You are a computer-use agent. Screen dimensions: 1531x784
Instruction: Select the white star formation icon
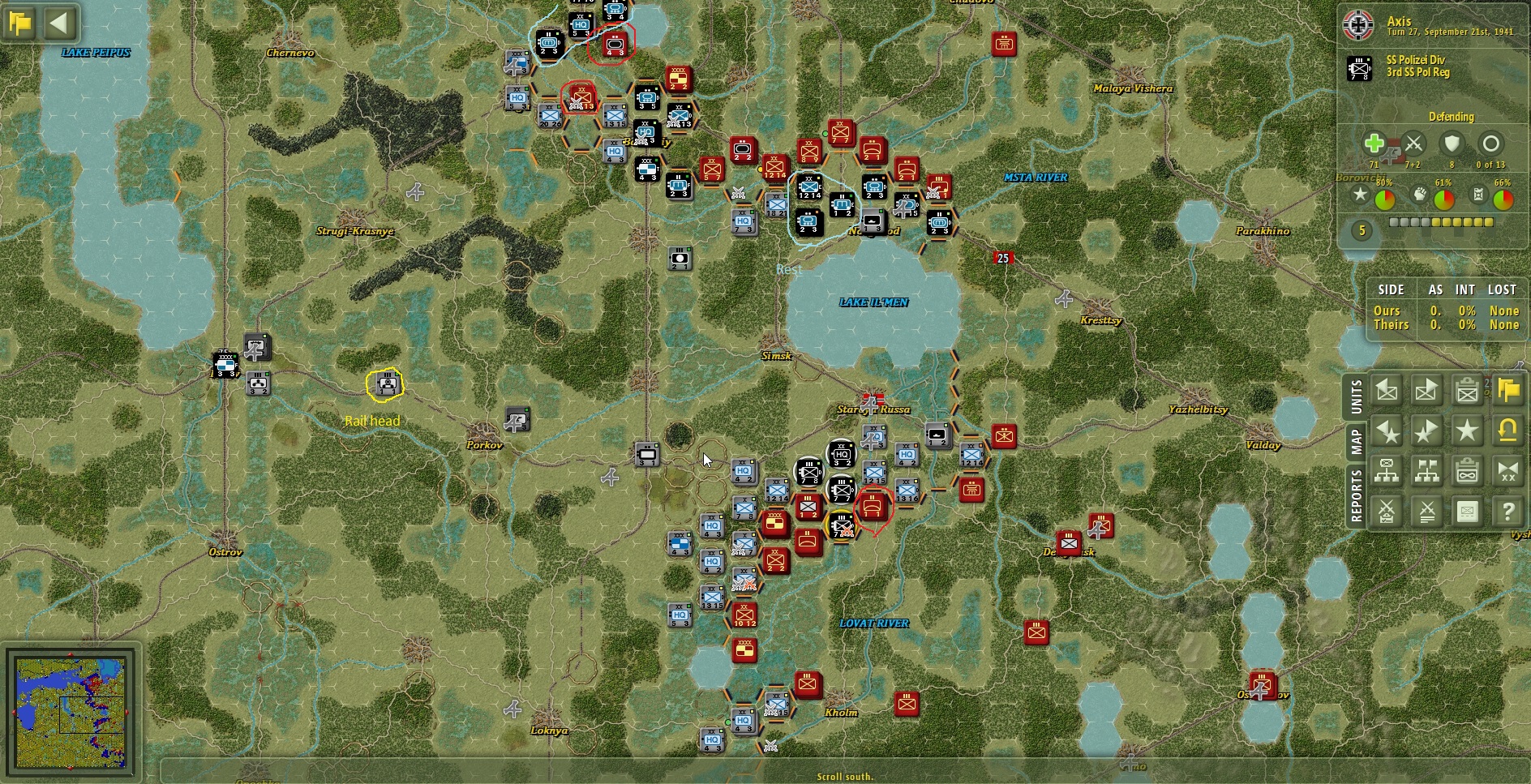pyautogui.click(x=1468, y=430)
